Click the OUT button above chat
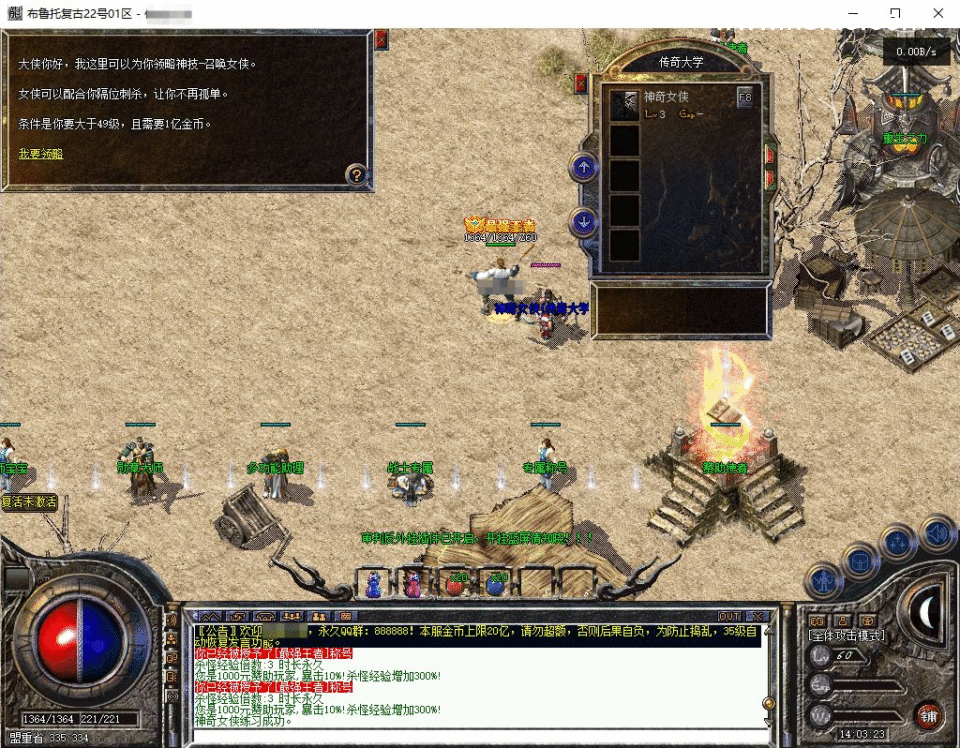960x748 pixels. click(x=729, y=616)
